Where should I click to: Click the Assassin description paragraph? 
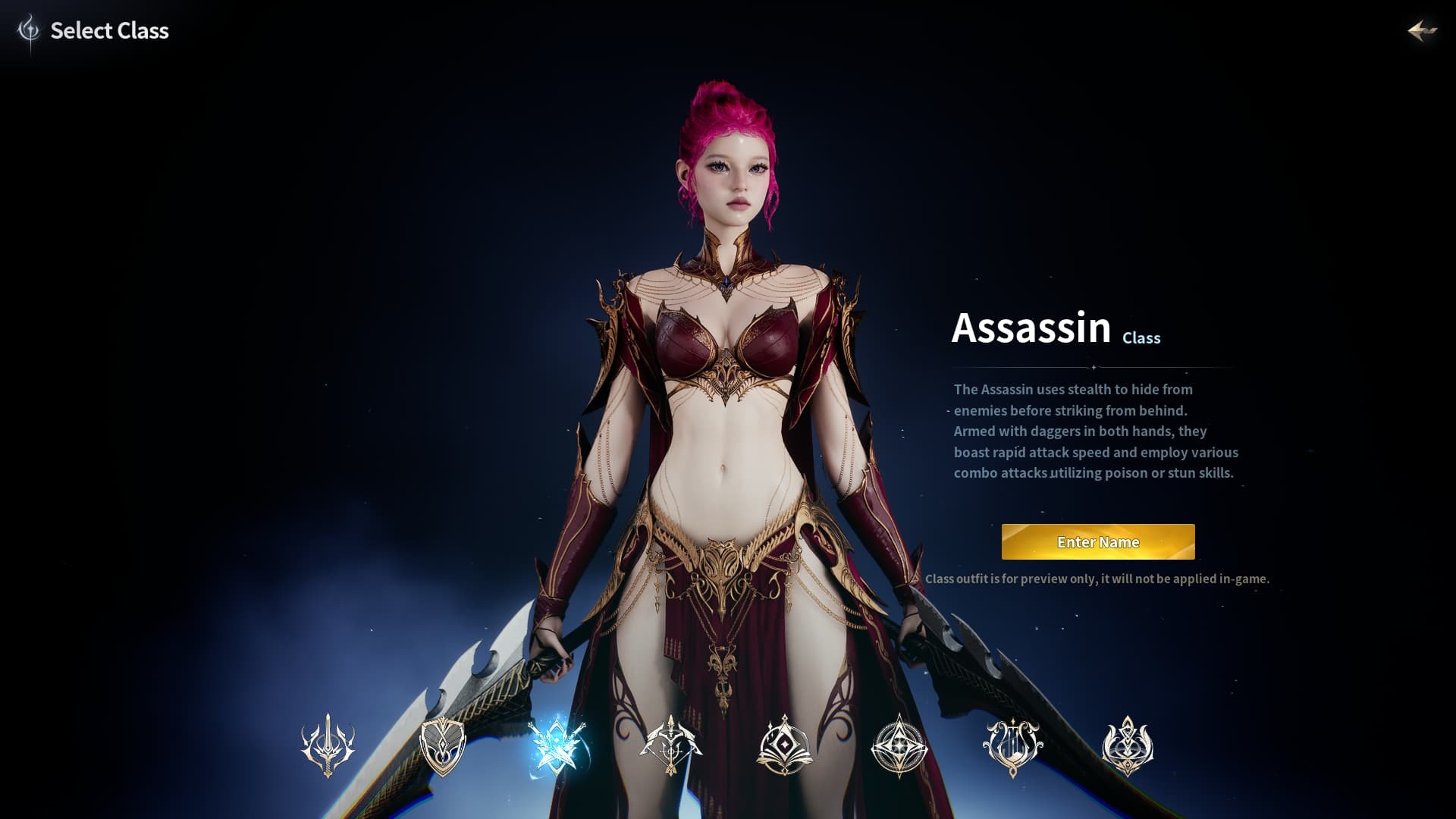coord(1096,431)
